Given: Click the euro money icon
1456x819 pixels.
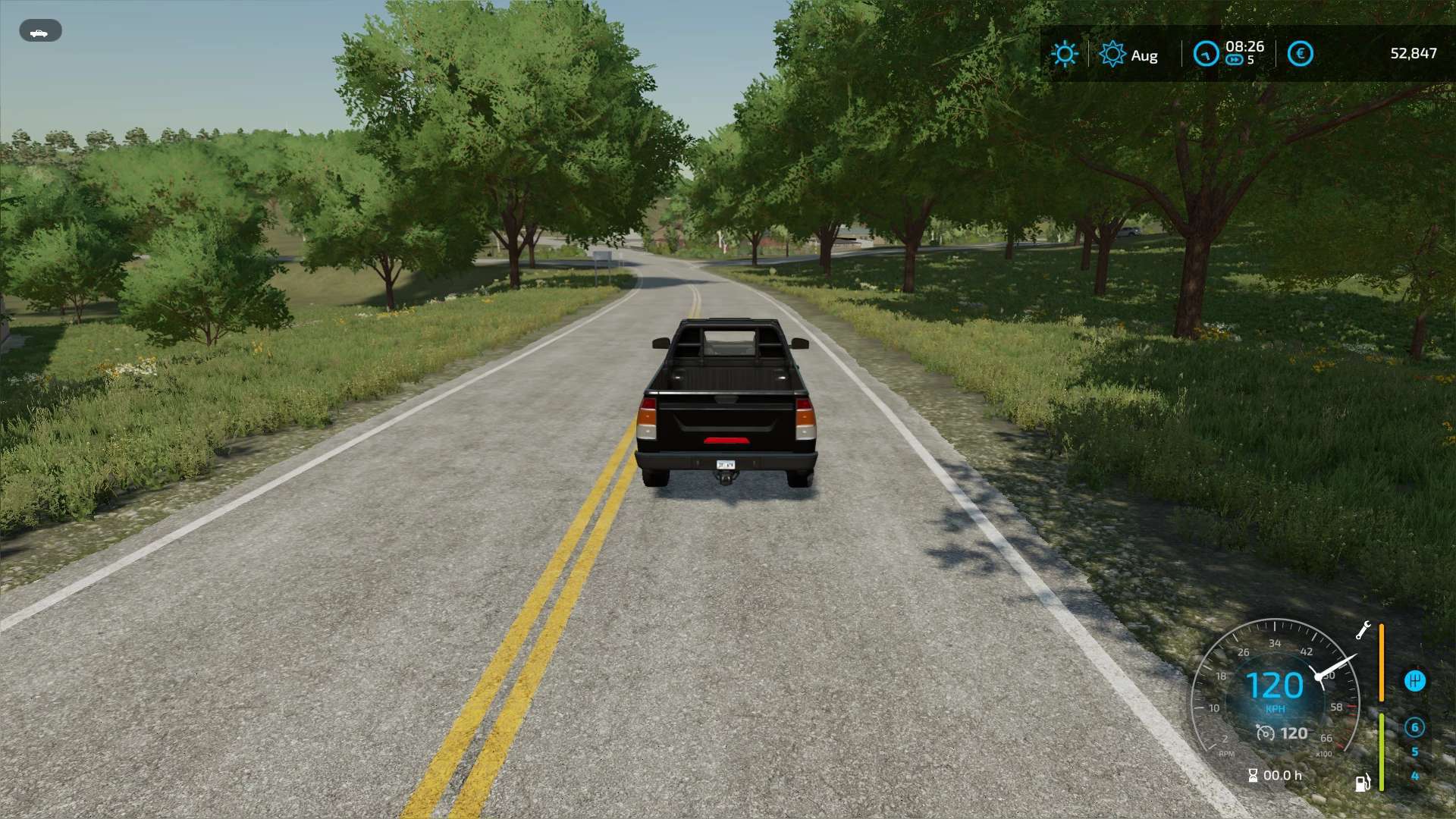Looking at the screenshot, I should pyautogui.click(x=1300, y=54).
